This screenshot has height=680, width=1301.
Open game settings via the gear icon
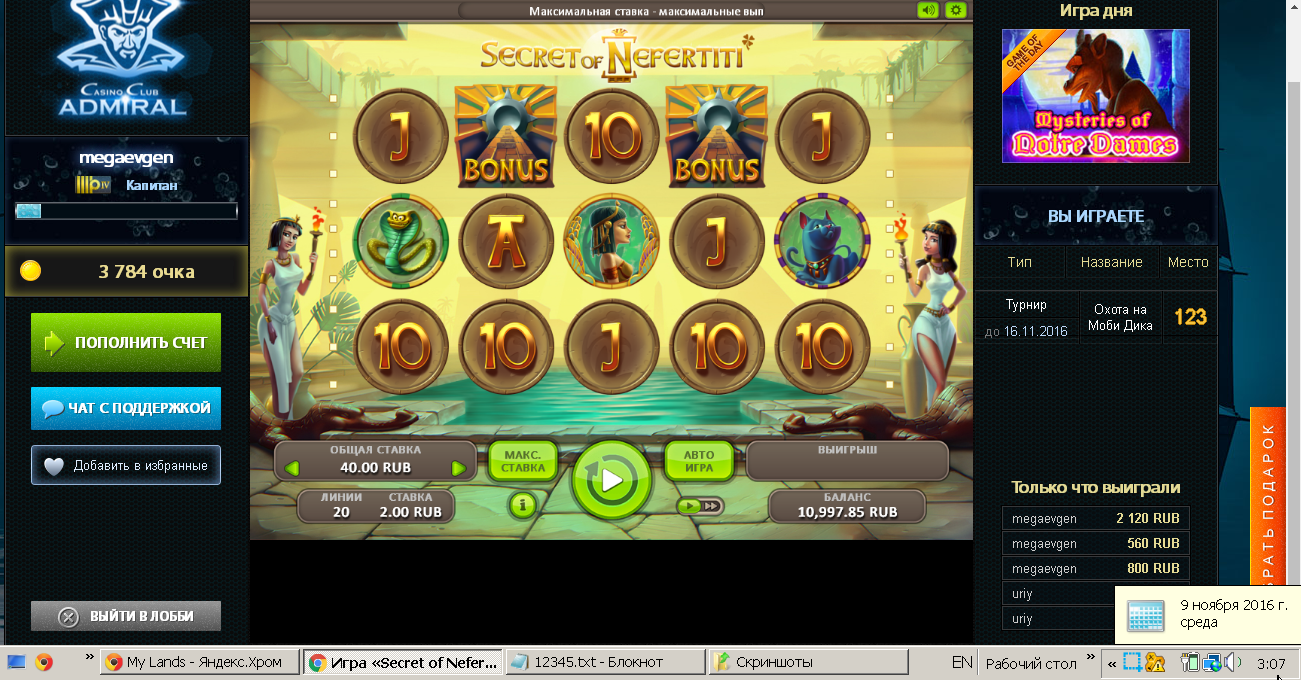tap(956, 10)
